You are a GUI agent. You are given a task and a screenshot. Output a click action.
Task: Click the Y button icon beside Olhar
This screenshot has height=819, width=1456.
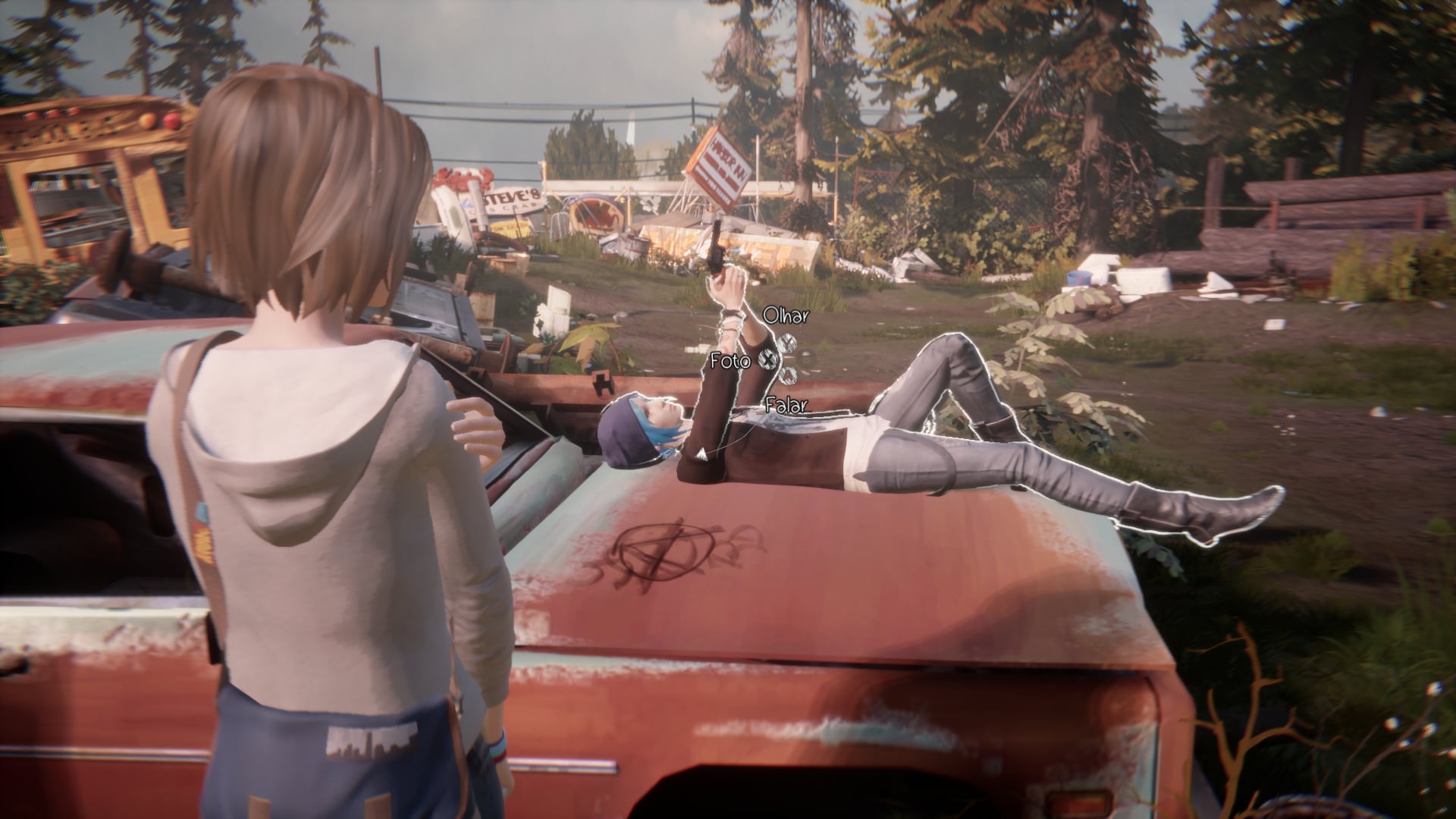(788, 342)
